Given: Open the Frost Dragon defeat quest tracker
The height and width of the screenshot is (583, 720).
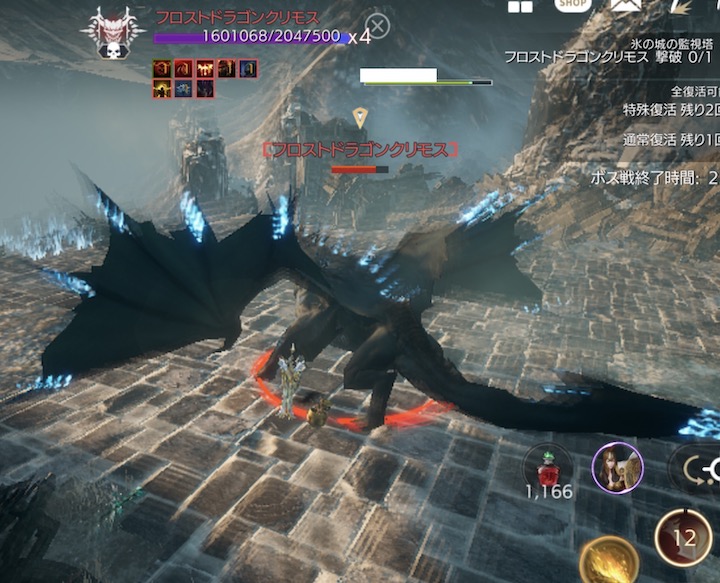Looking at the screenshot, I should pyautogui.click(x=610, y=58).
